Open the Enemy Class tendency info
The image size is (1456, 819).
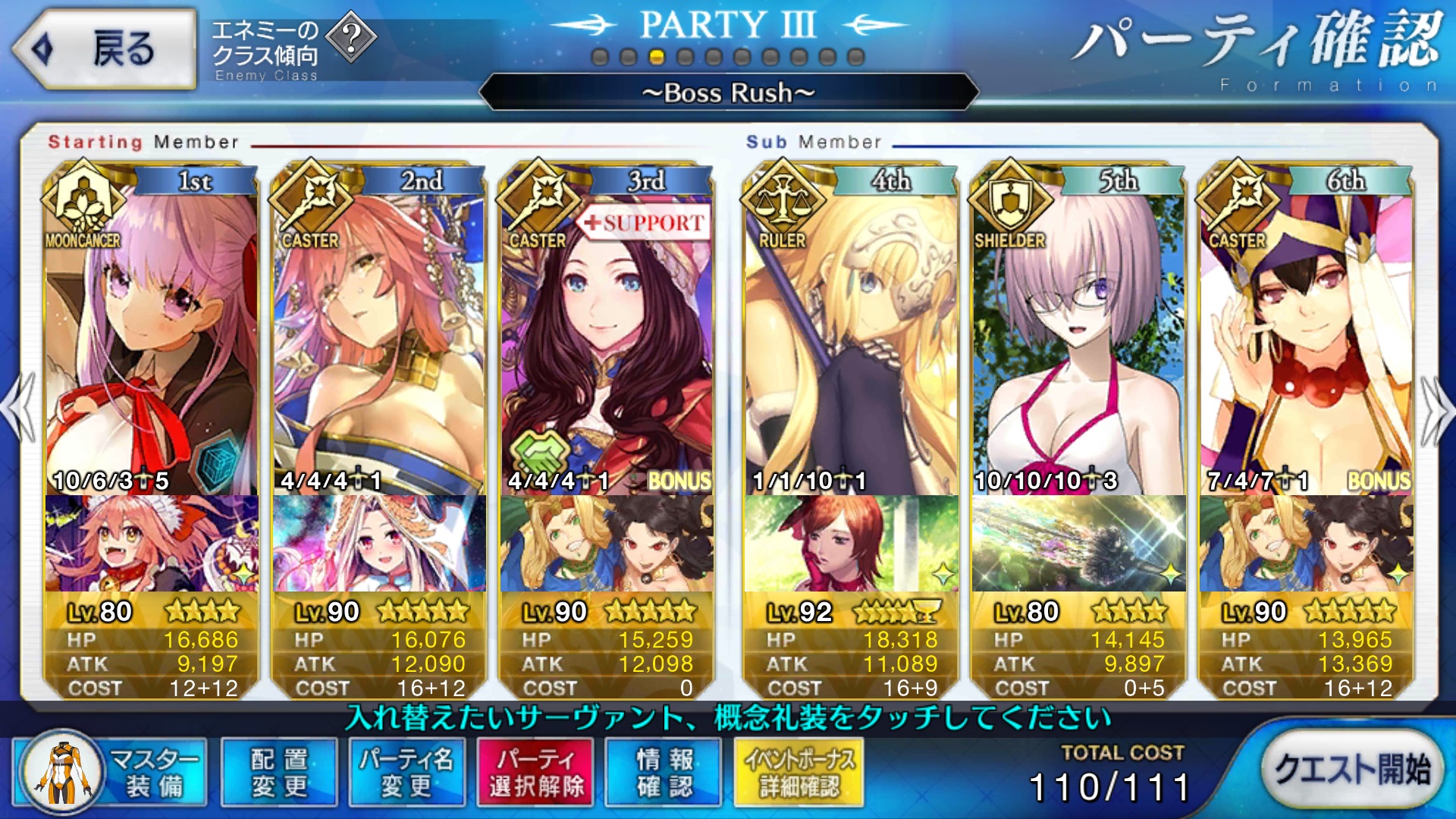pos(292,47)
